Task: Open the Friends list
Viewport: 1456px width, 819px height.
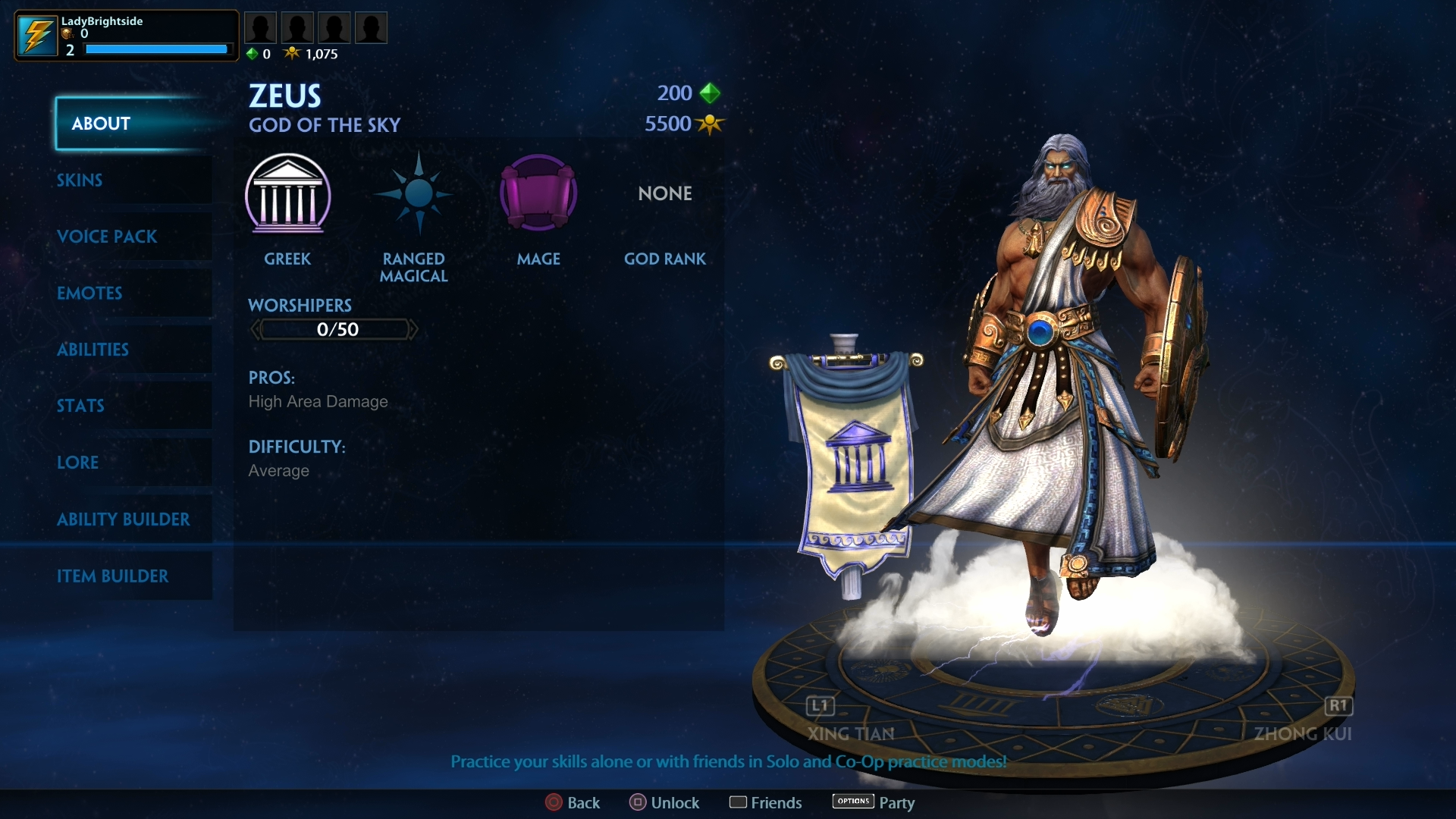Action: coord(739,802)
